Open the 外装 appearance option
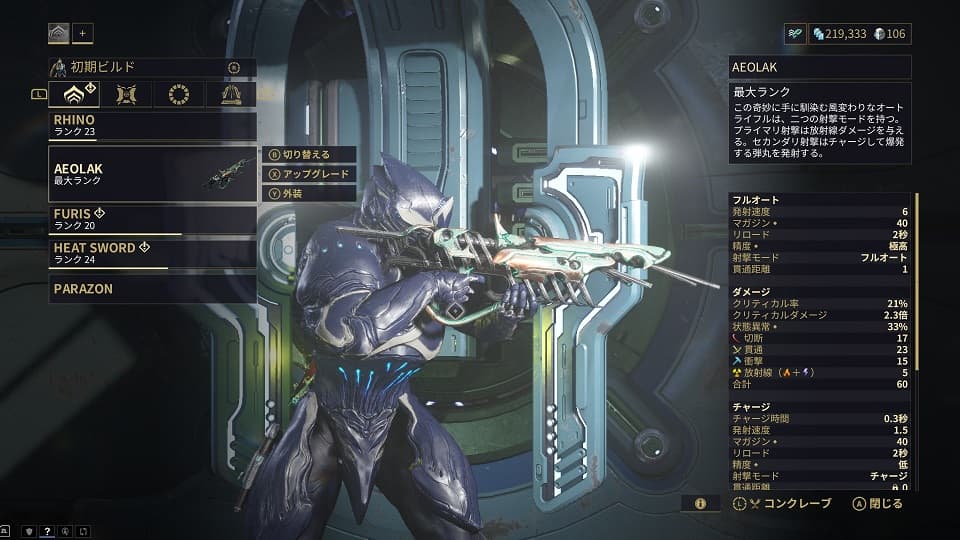Image resolution: width=960 pixels, height=540 pixels. pyautogui.click(x=310, y=194)
